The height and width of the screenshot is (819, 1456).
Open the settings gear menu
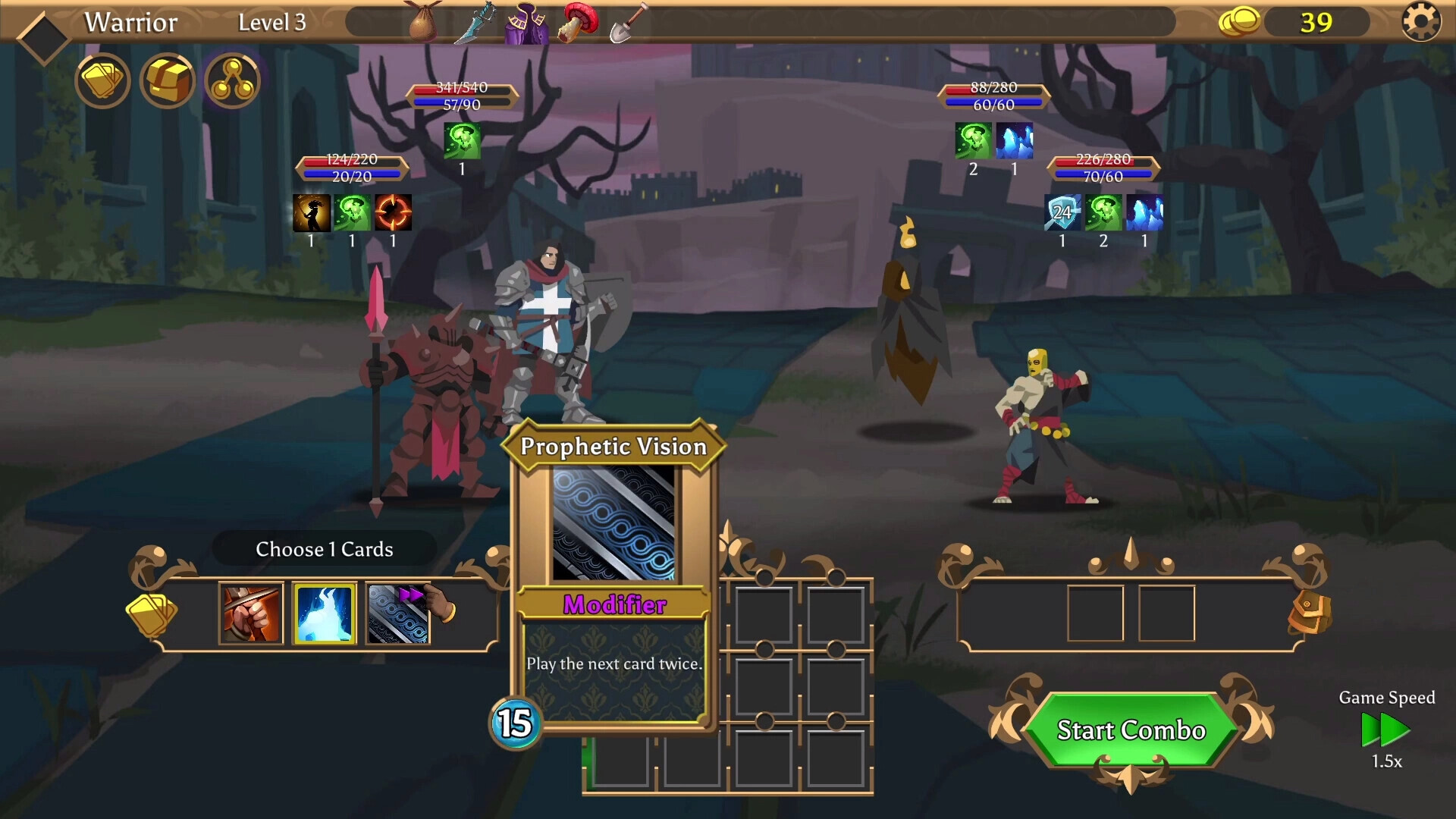point(1420,21)
